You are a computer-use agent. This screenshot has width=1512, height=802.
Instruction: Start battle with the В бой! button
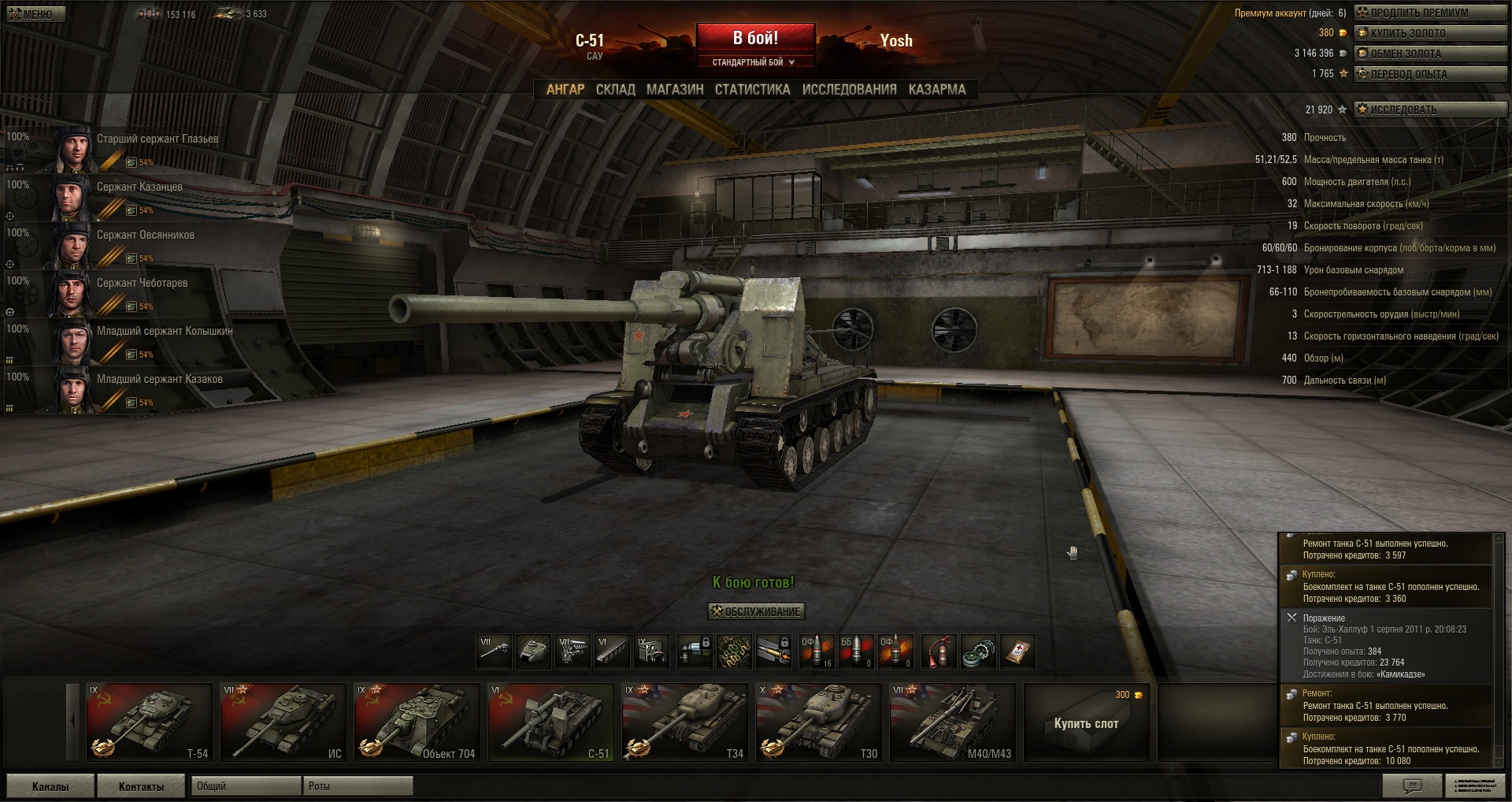click(x=755, y=38)
